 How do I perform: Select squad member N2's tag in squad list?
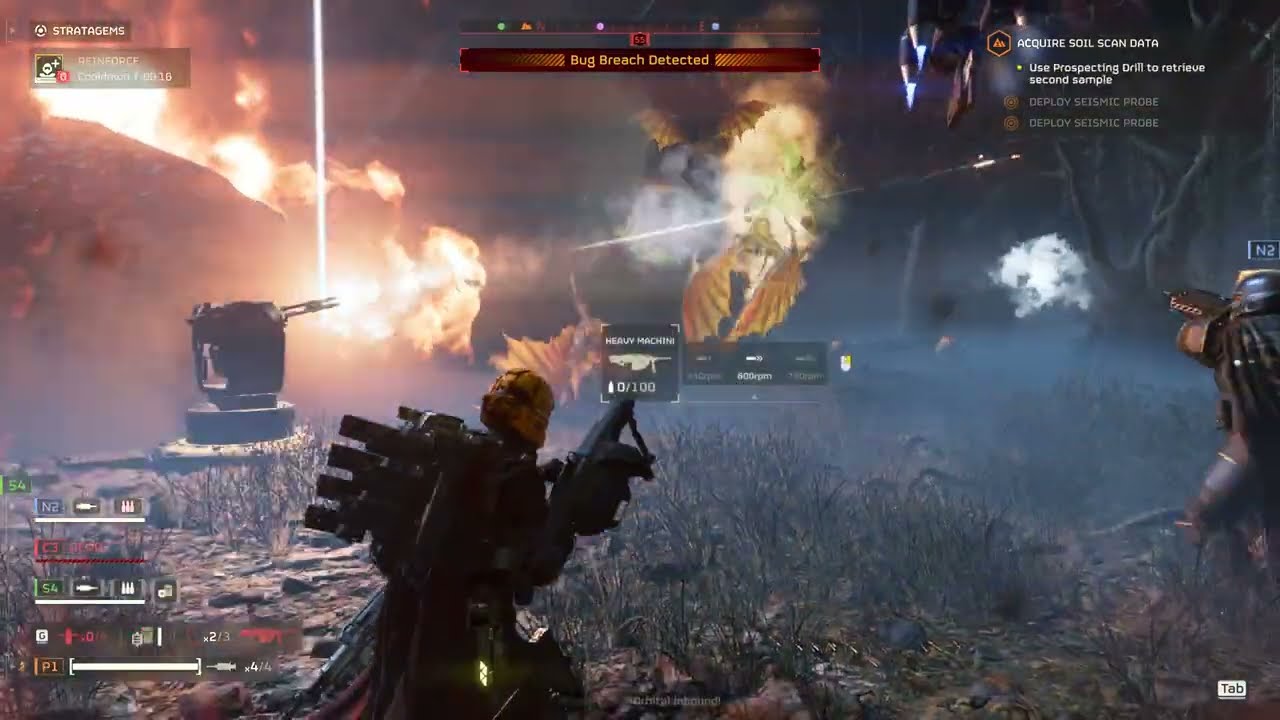click(49, 507)
